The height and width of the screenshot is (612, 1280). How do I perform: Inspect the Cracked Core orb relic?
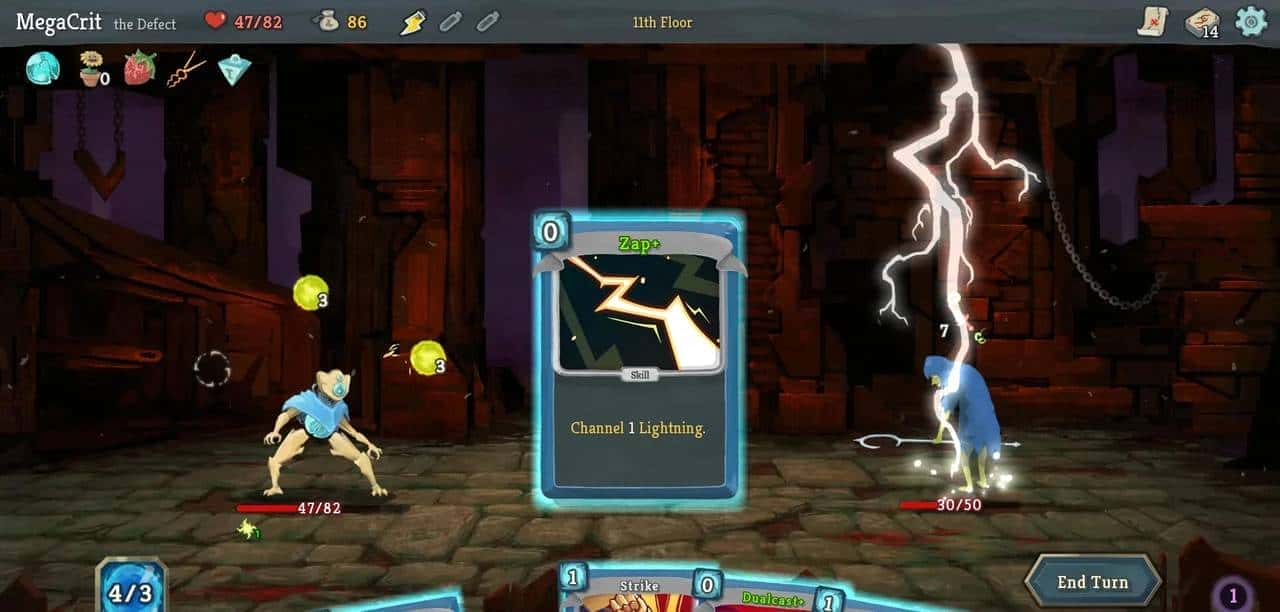[x=42, y=69]
